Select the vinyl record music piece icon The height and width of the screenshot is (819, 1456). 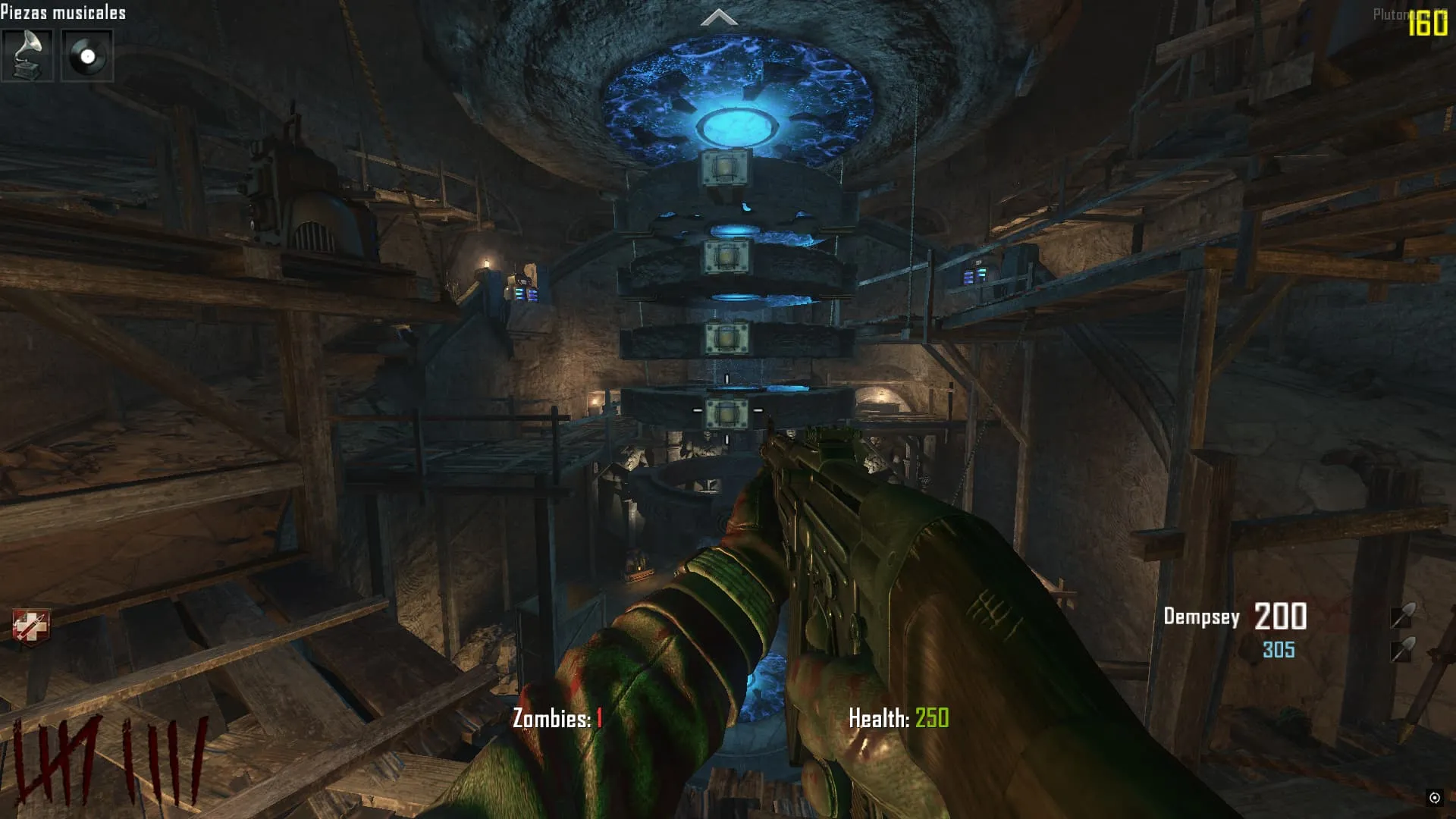click(87, 55)
